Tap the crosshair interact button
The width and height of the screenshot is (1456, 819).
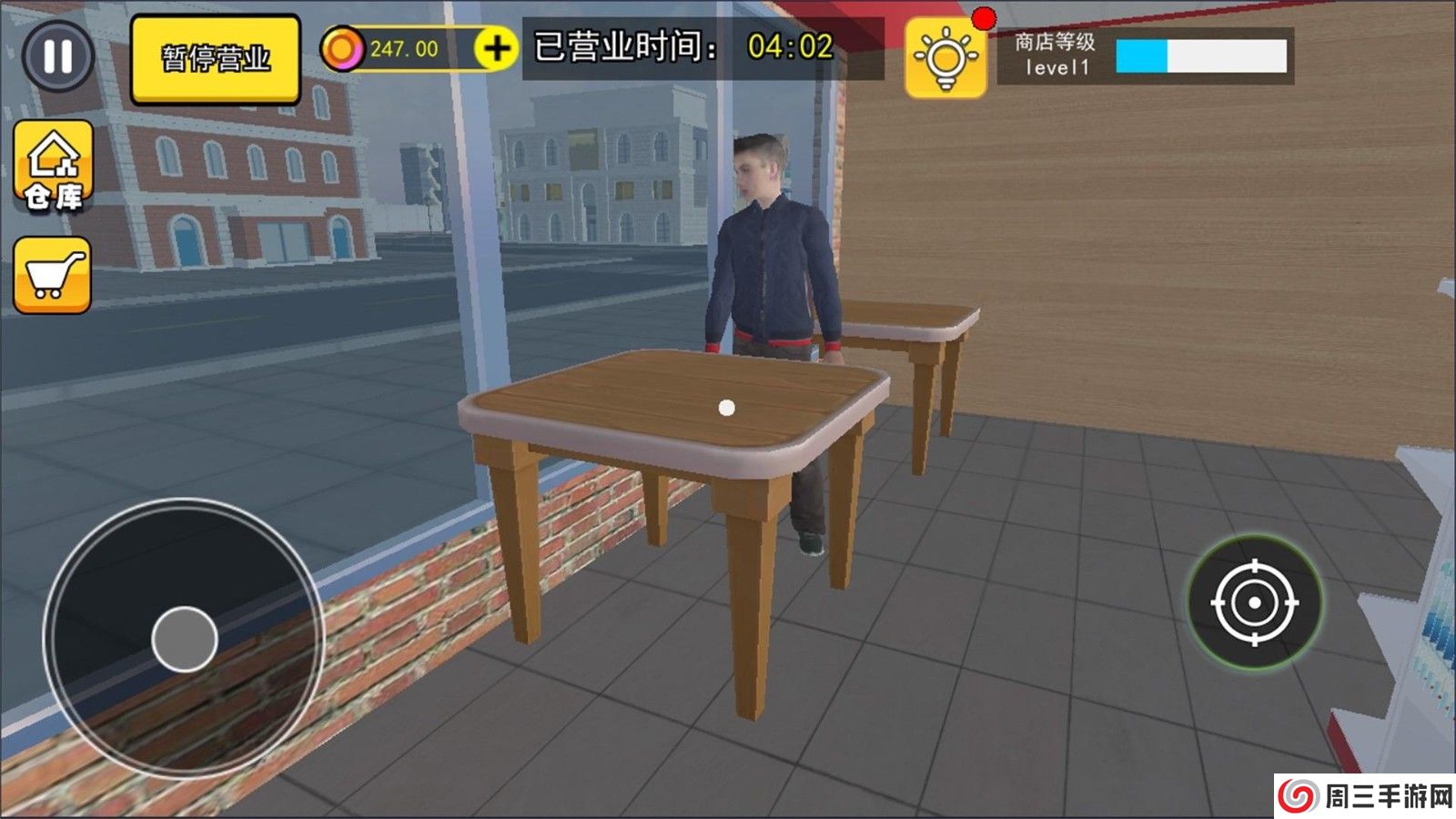1255,602
